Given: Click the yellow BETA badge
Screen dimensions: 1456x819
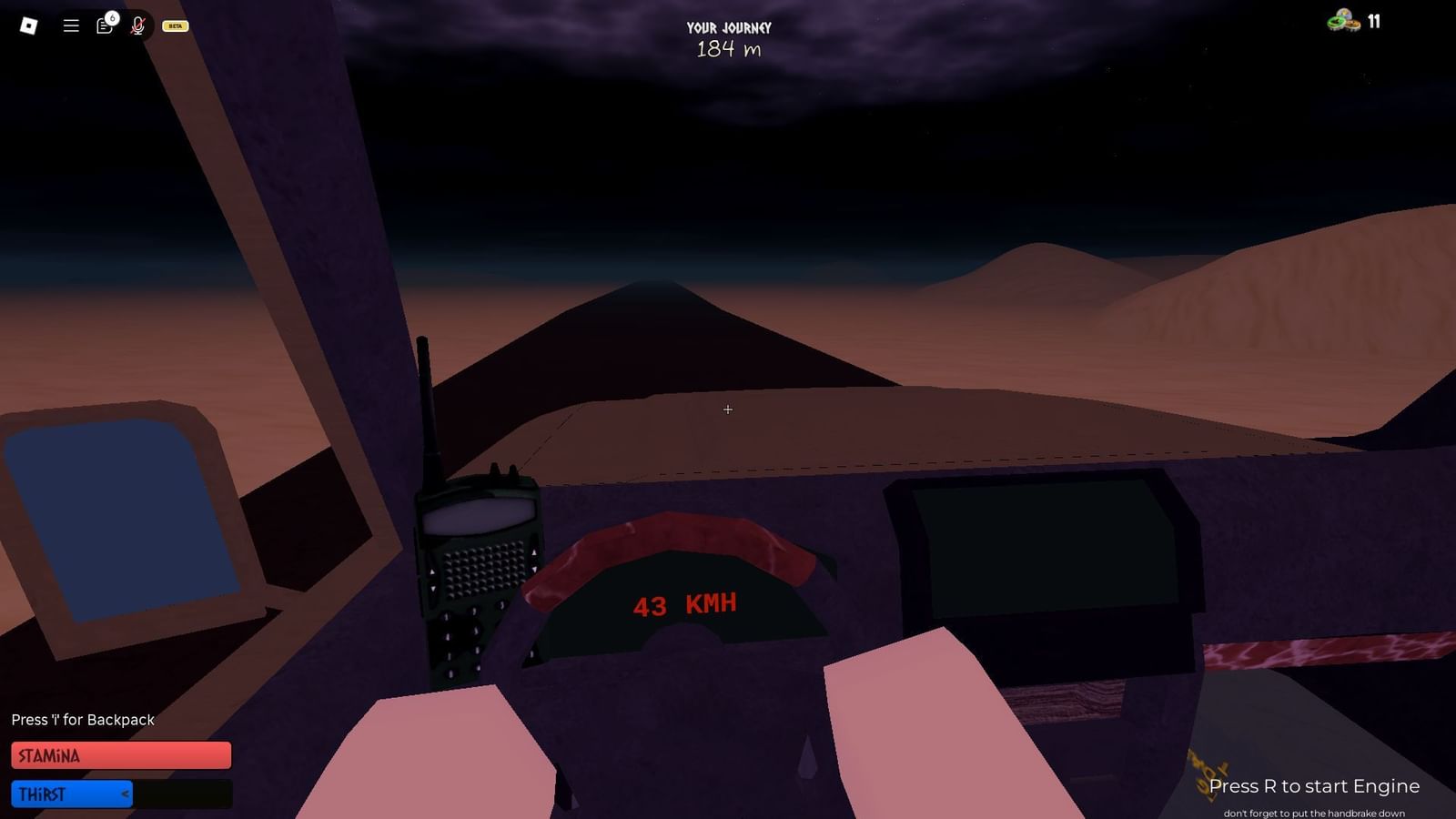Looking at the screenshot, I should tap(174, 25).
